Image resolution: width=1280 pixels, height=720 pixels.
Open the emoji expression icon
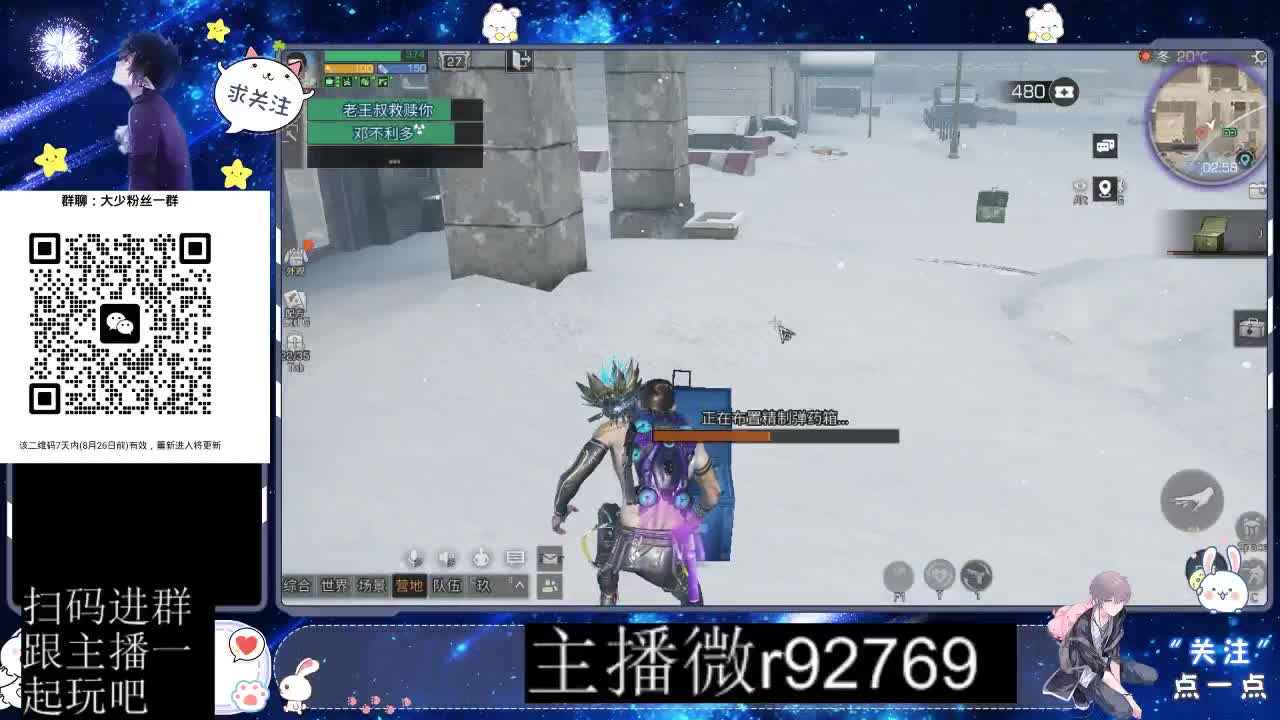(x=481, y=558)
